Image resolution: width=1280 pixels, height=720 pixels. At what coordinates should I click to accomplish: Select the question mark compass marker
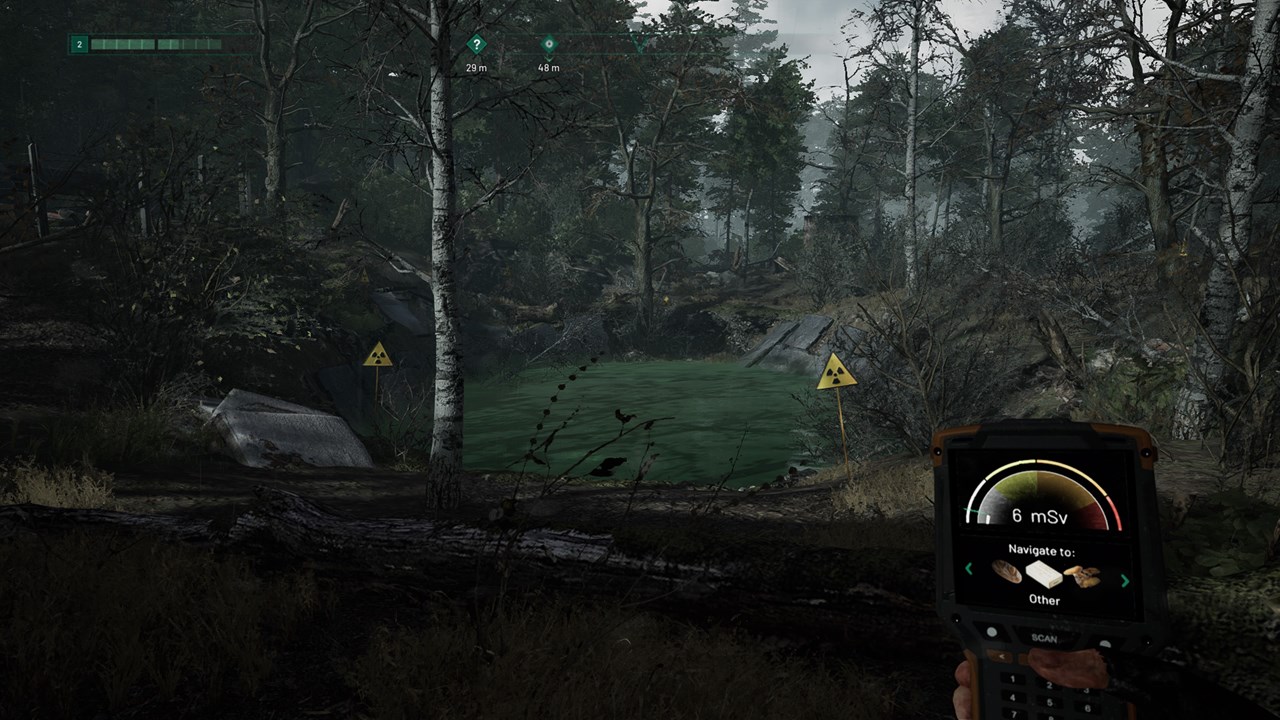(x=477, y=44)
